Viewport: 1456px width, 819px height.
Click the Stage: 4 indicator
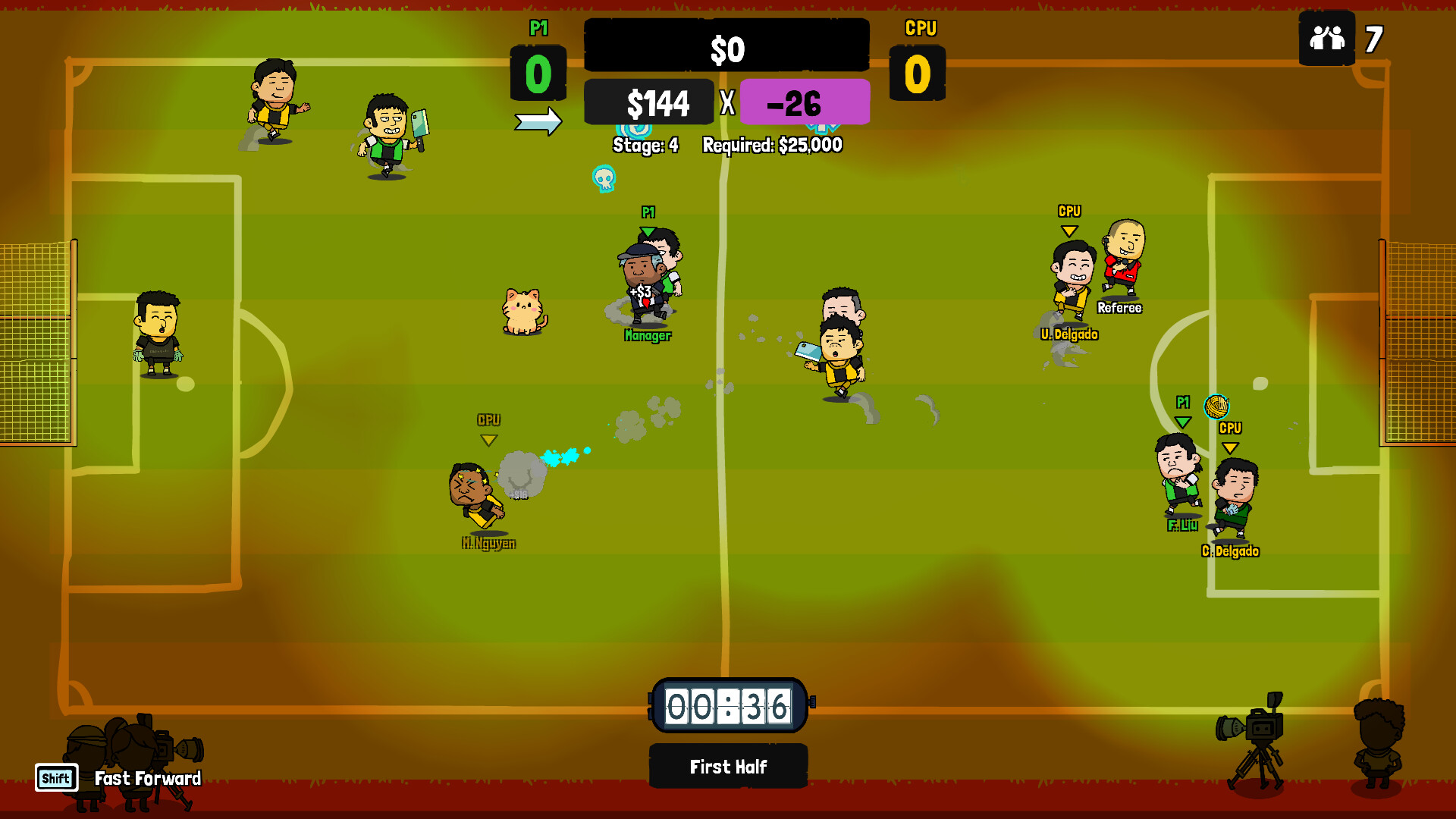[645, 144]
